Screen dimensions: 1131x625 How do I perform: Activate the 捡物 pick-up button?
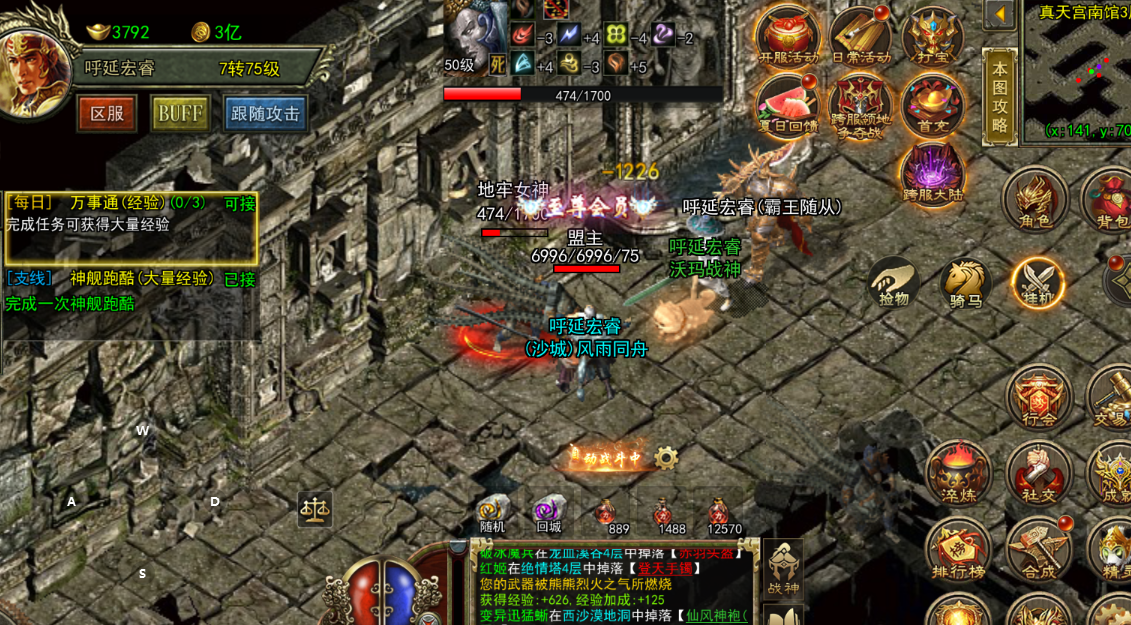click(894, 282)
